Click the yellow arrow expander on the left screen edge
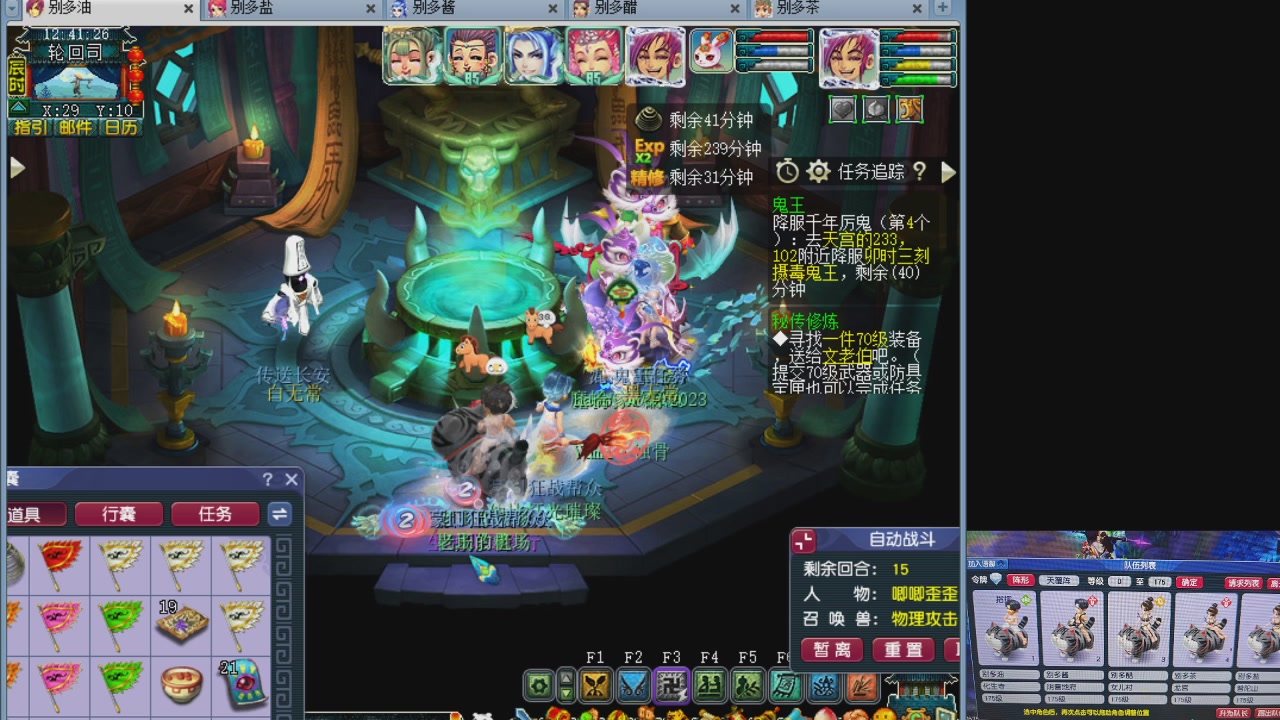 (17, 167)
